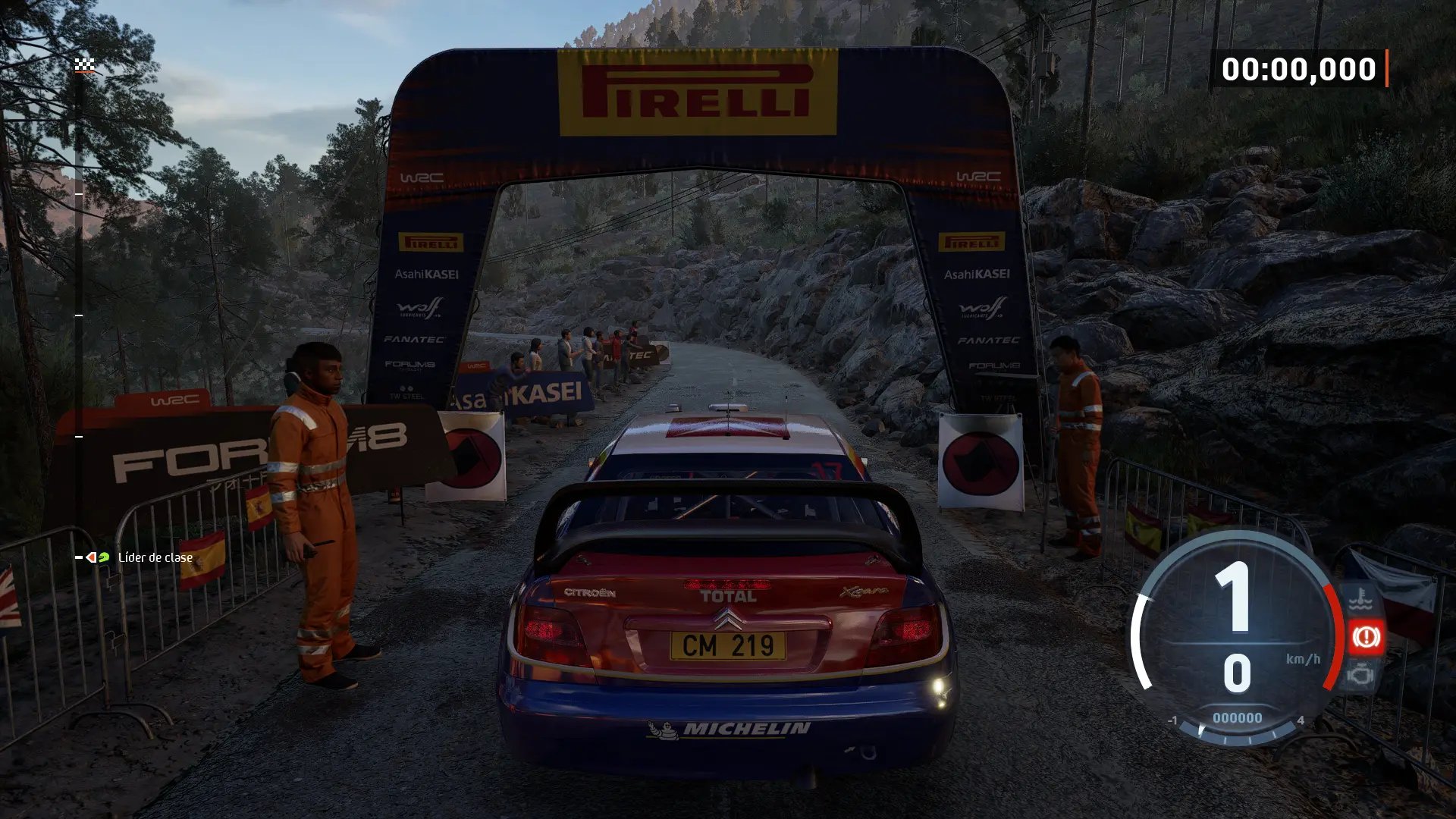1456x819 pixels.
Task: Click the red handbrake warning icon
Action: (1366, 637)
